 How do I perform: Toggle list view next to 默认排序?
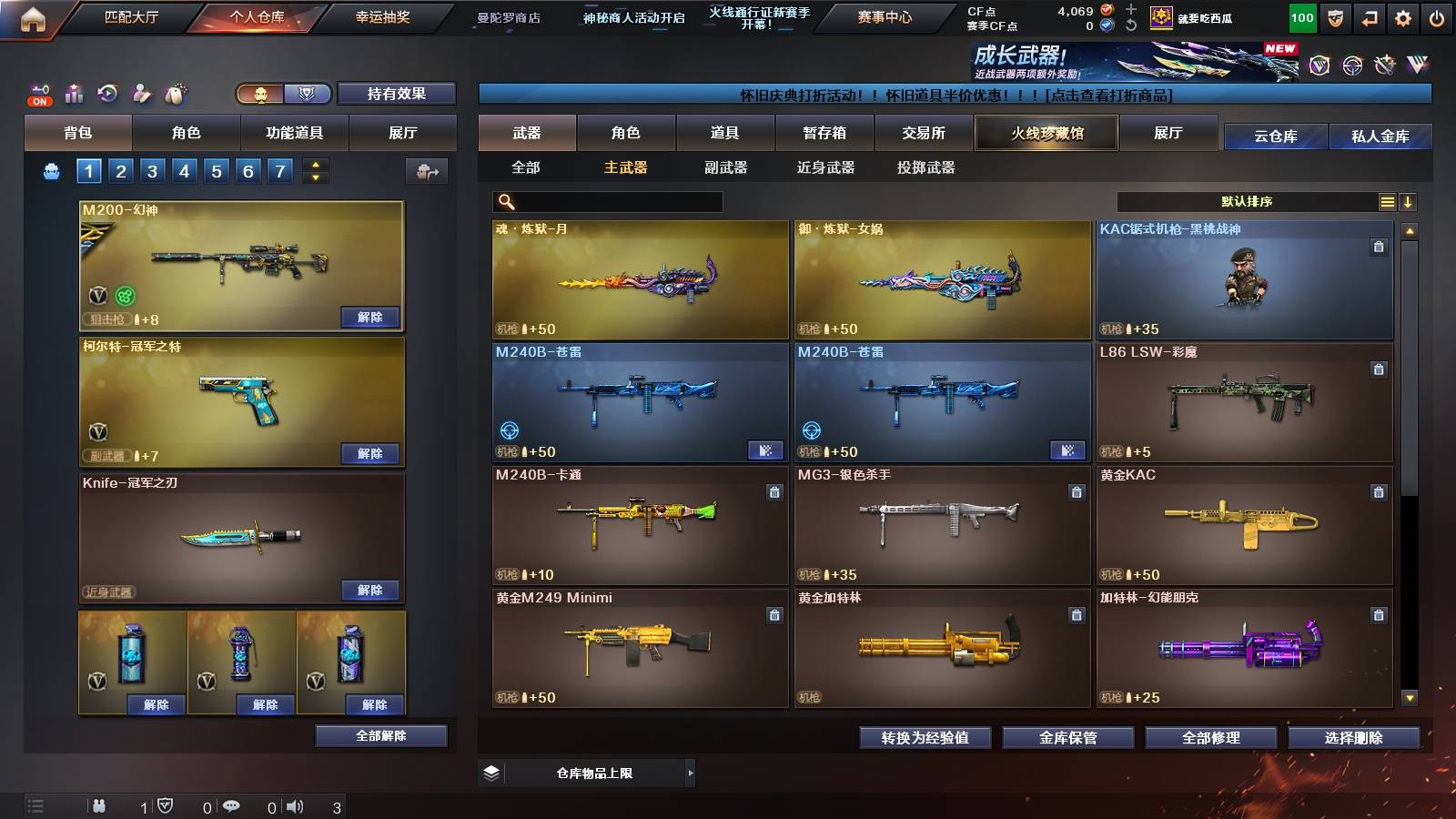tap(1386, 201)
